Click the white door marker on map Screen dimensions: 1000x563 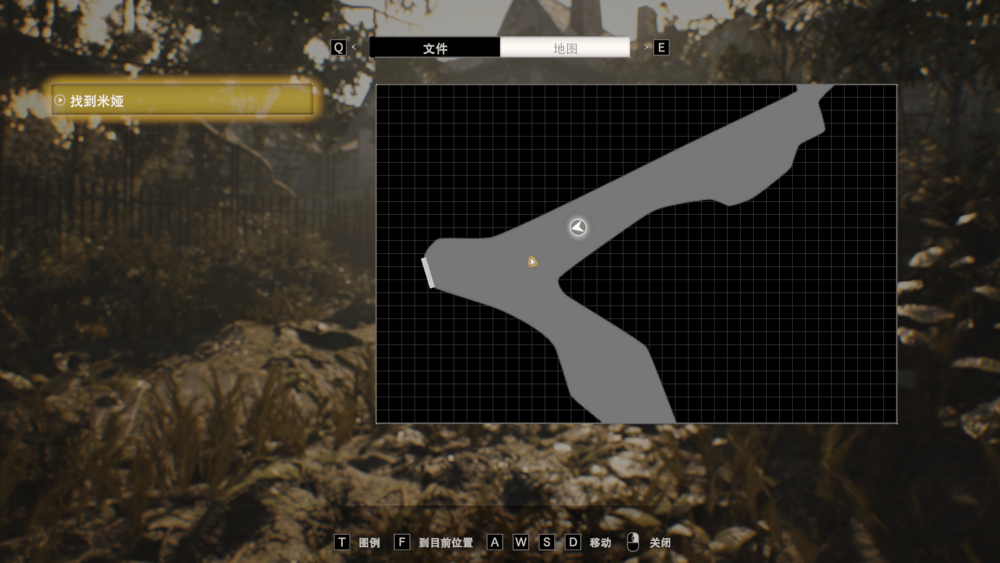tap(428, 272)
